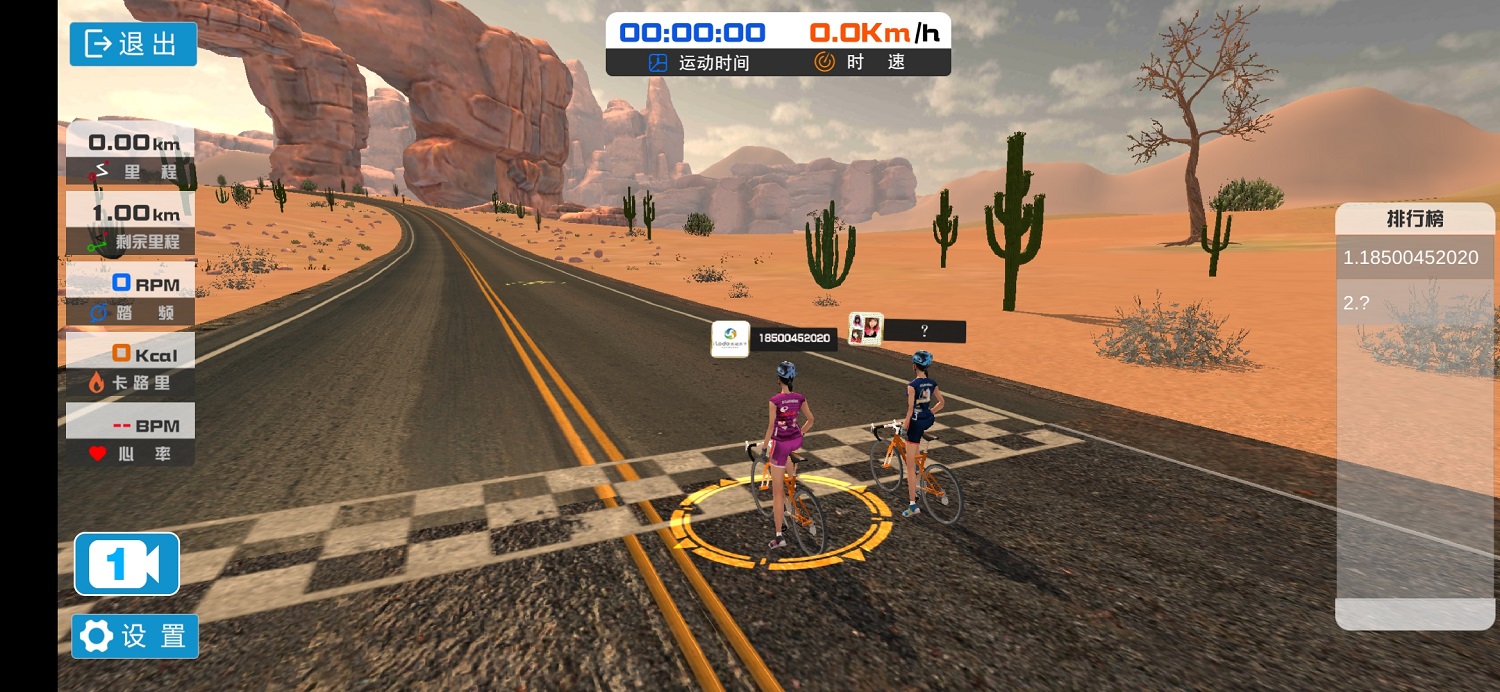This screenshot has width=1500, height=692.
Task: Open the 设置 settings menu
Action: pyautogui.click(x=135, y=636)
